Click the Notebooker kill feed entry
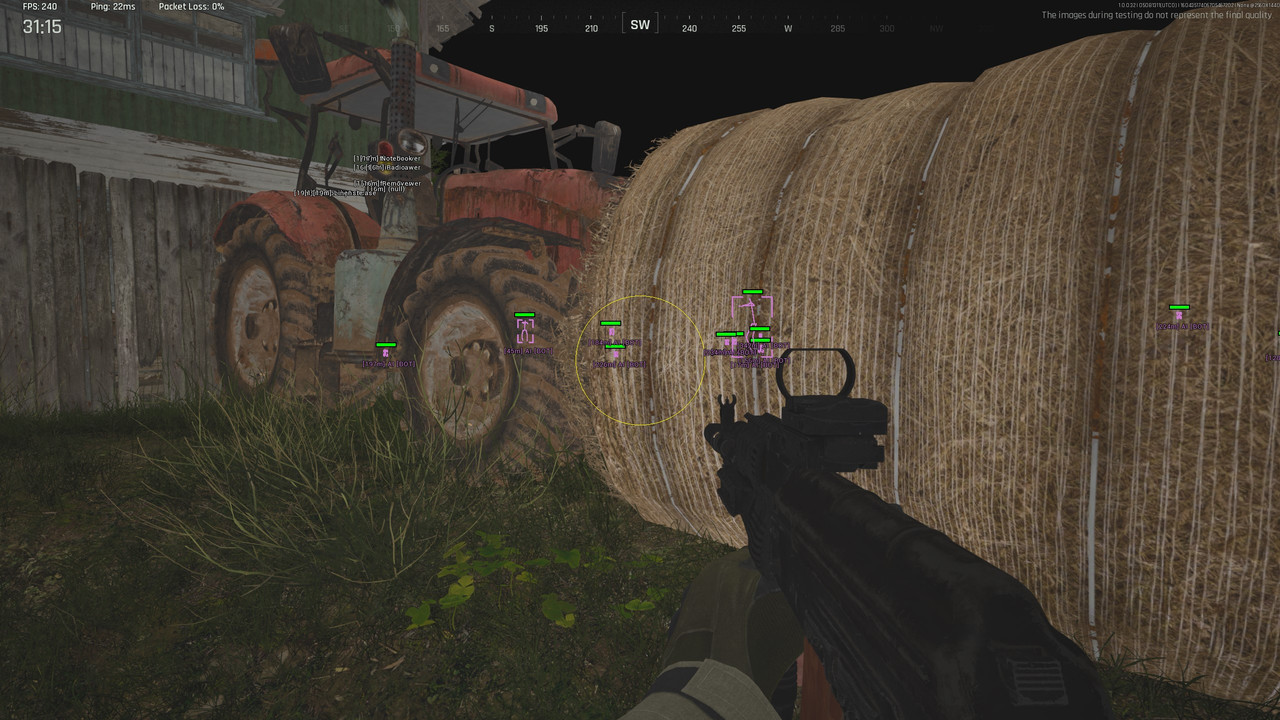 [x=388, y=158]
